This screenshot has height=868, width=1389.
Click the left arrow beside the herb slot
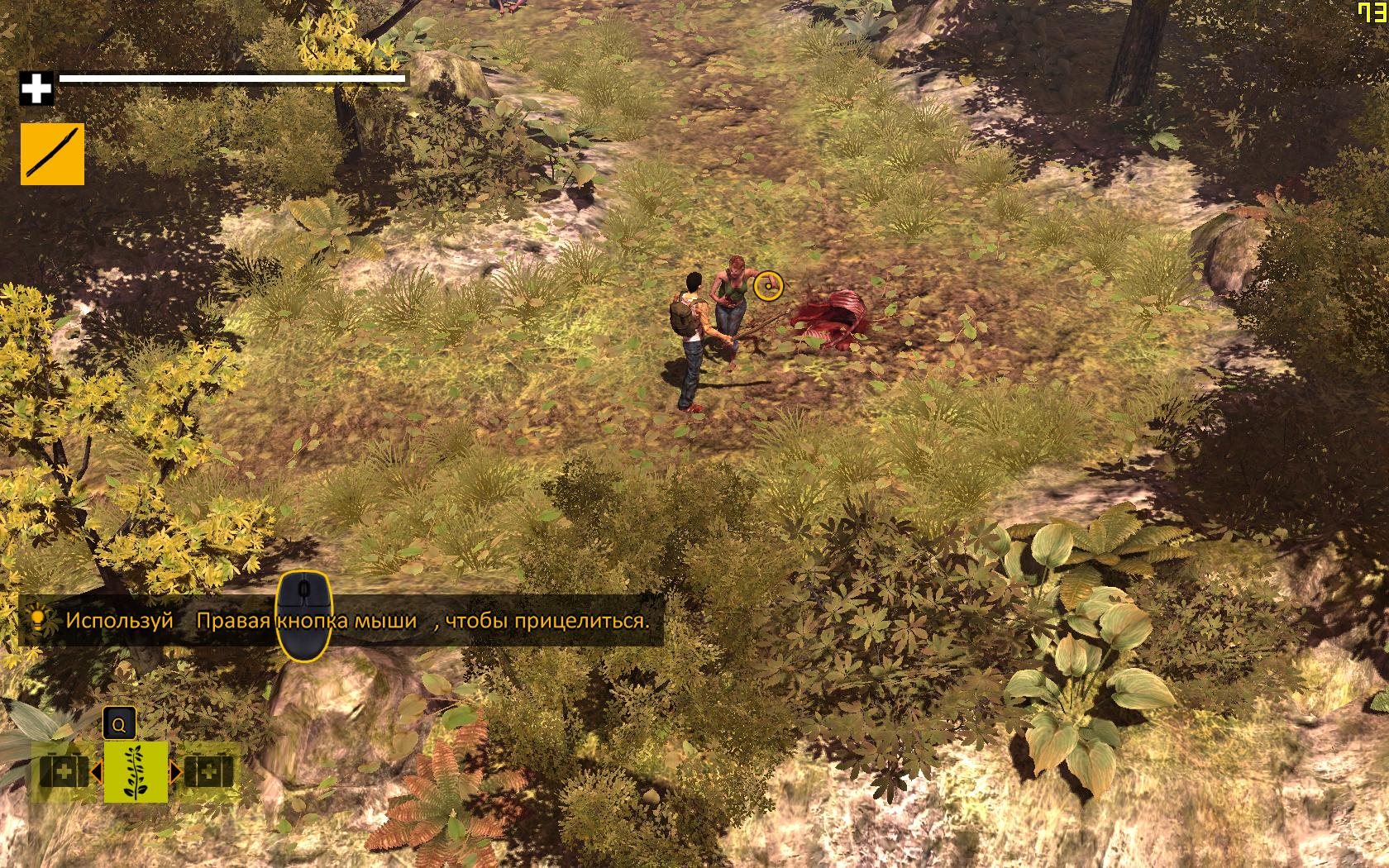(96, 773)
